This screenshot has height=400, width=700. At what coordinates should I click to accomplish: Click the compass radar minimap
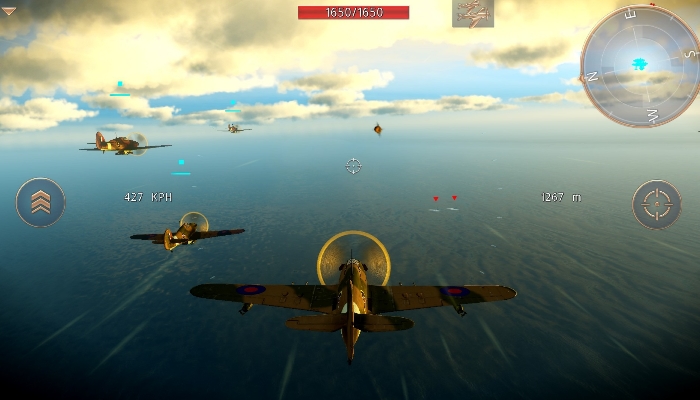[x=640, y=66]
